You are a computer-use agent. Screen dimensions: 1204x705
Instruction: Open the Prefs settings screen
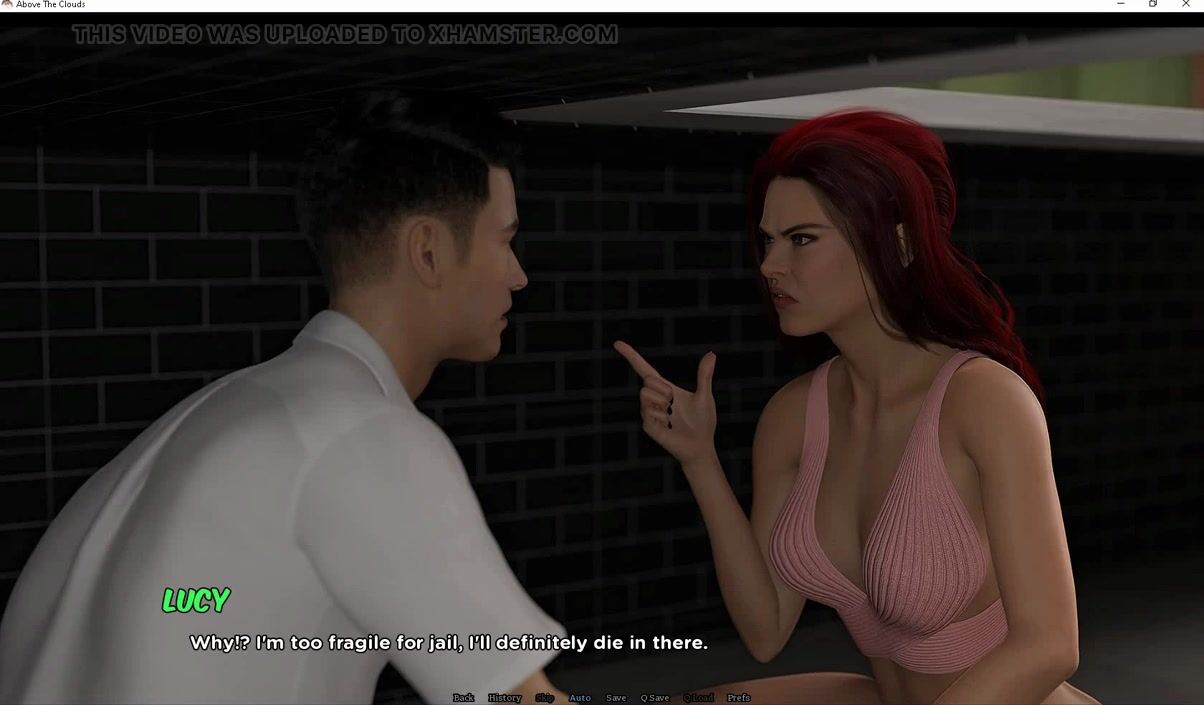pyautogui.click(x=738, y=698)
